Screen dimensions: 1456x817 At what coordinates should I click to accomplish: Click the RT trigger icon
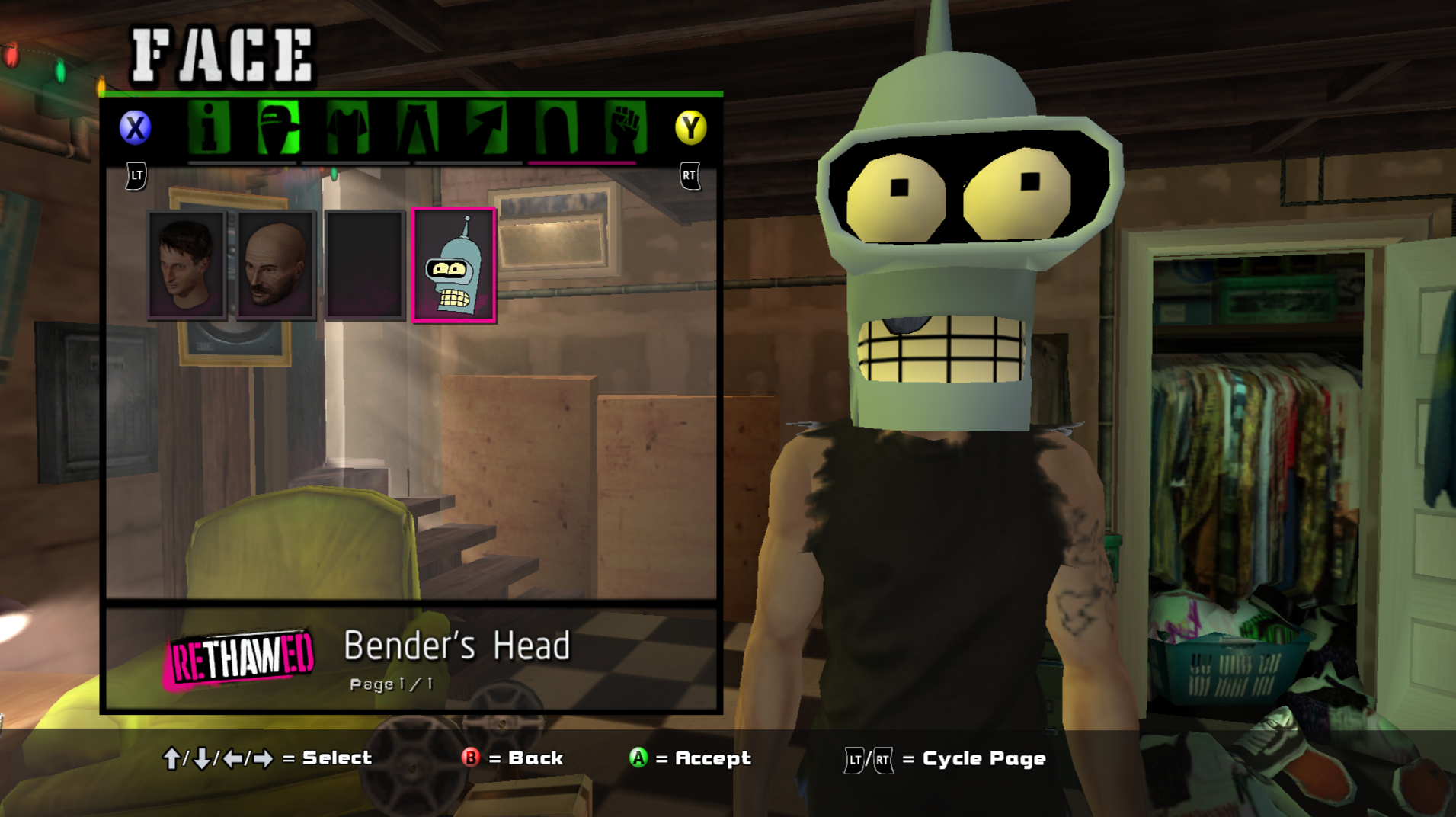pos(690,175)
